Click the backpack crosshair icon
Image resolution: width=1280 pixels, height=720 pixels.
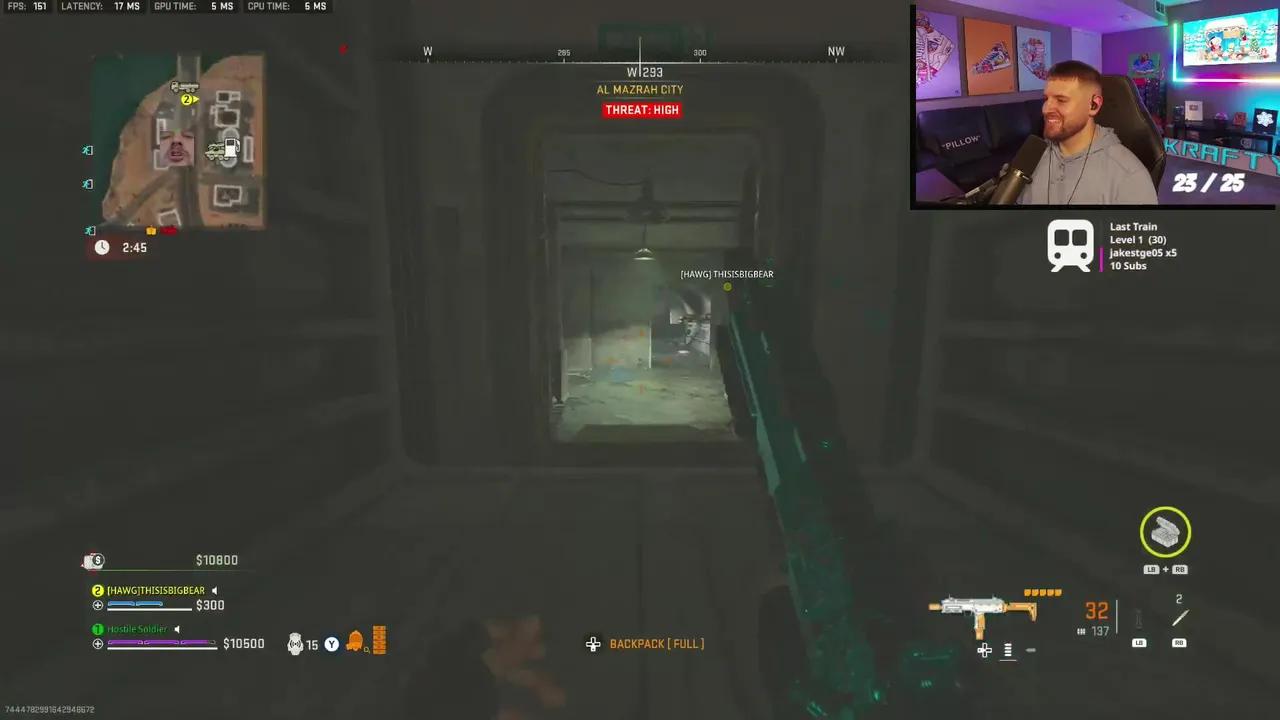pyautogui.click(x=593, y=644)
